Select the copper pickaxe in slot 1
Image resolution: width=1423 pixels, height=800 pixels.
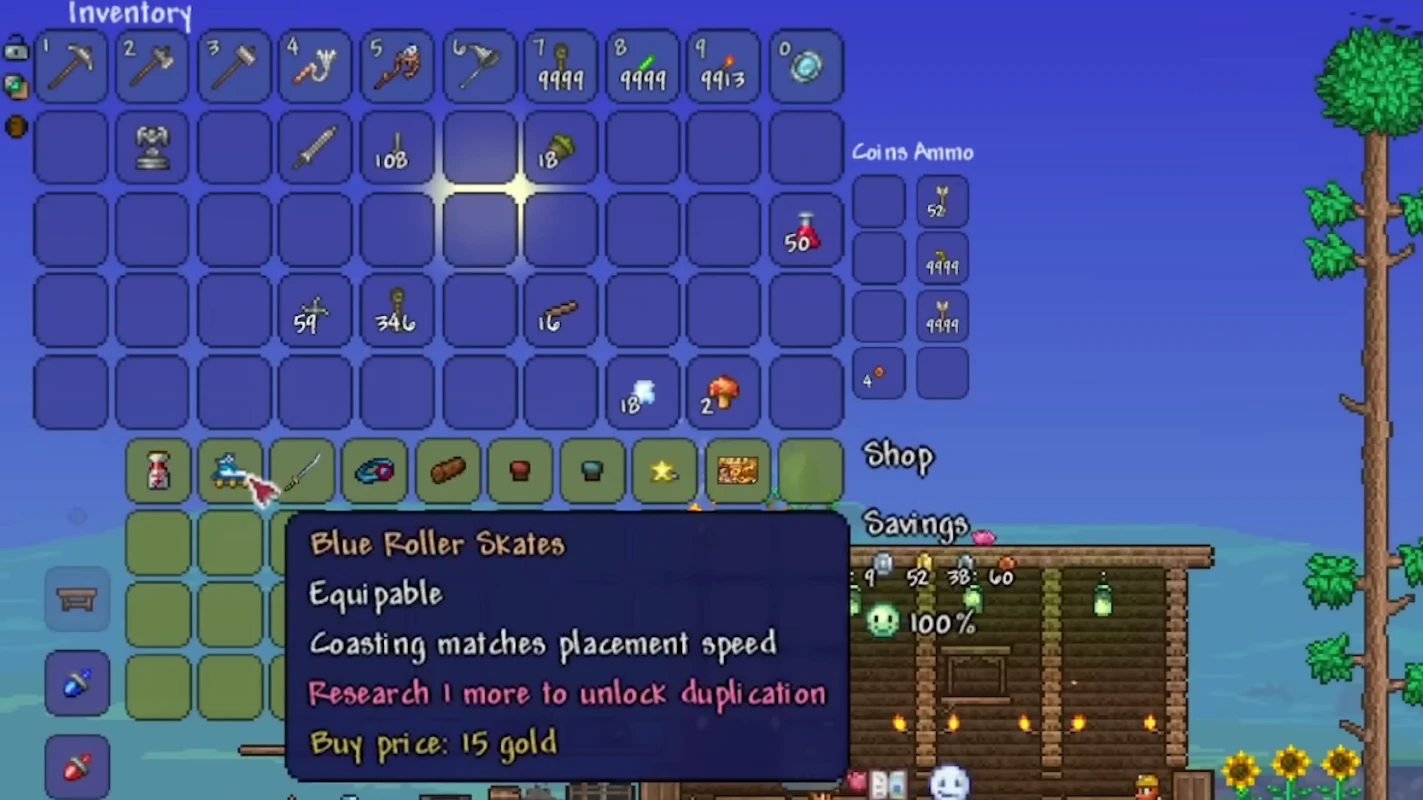(x=71, y=65)
